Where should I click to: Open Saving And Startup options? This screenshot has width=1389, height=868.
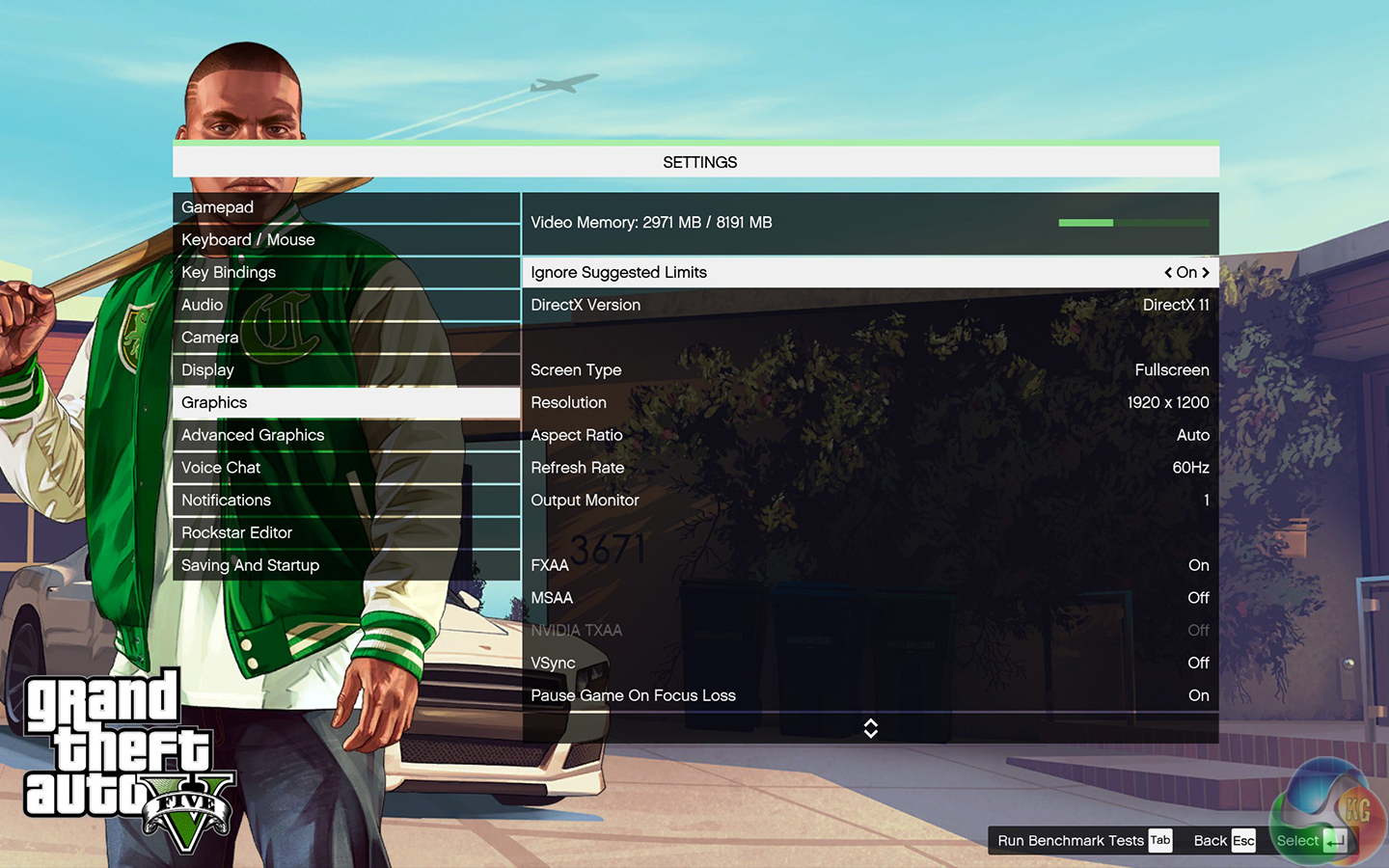[345, 565]
